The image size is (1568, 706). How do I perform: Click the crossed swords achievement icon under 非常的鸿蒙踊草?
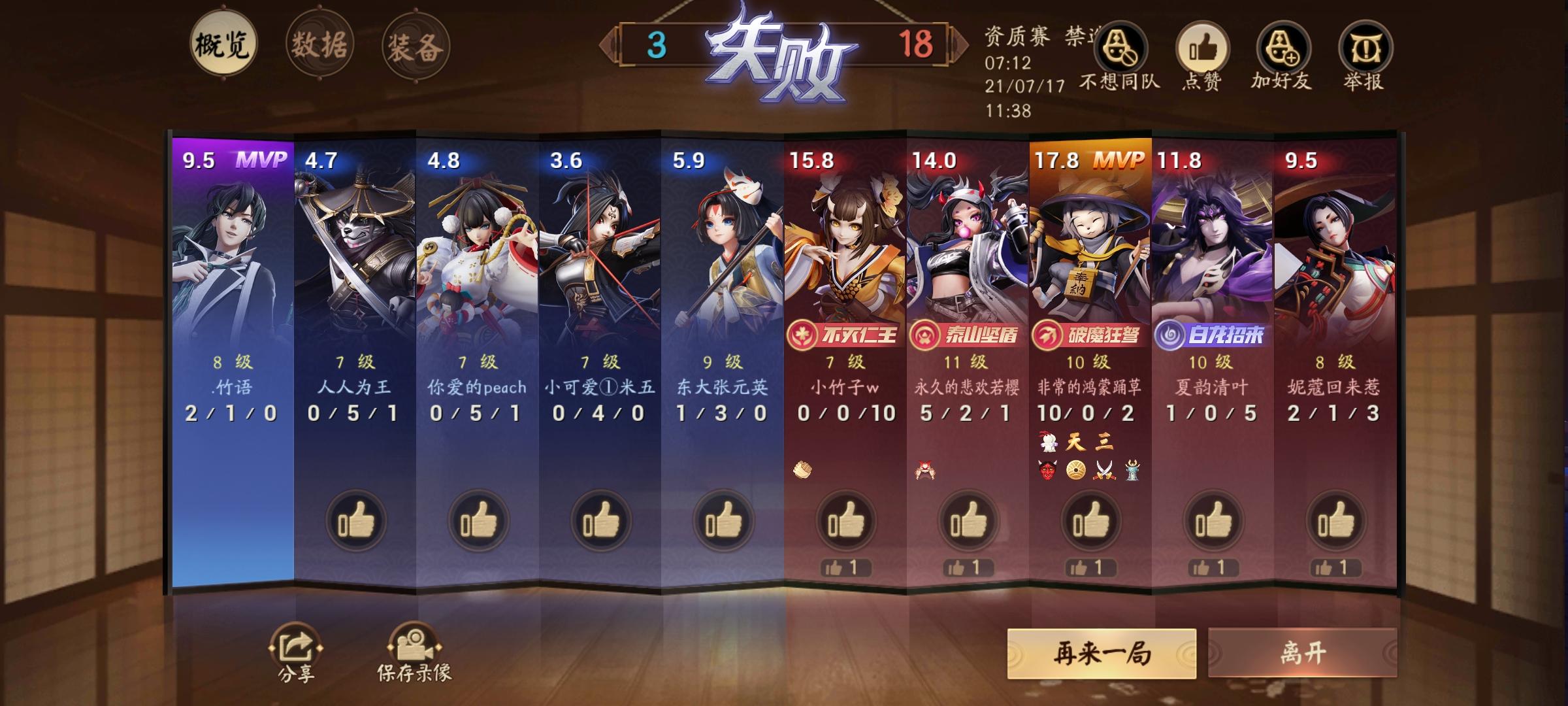[x=1105, y=471]
